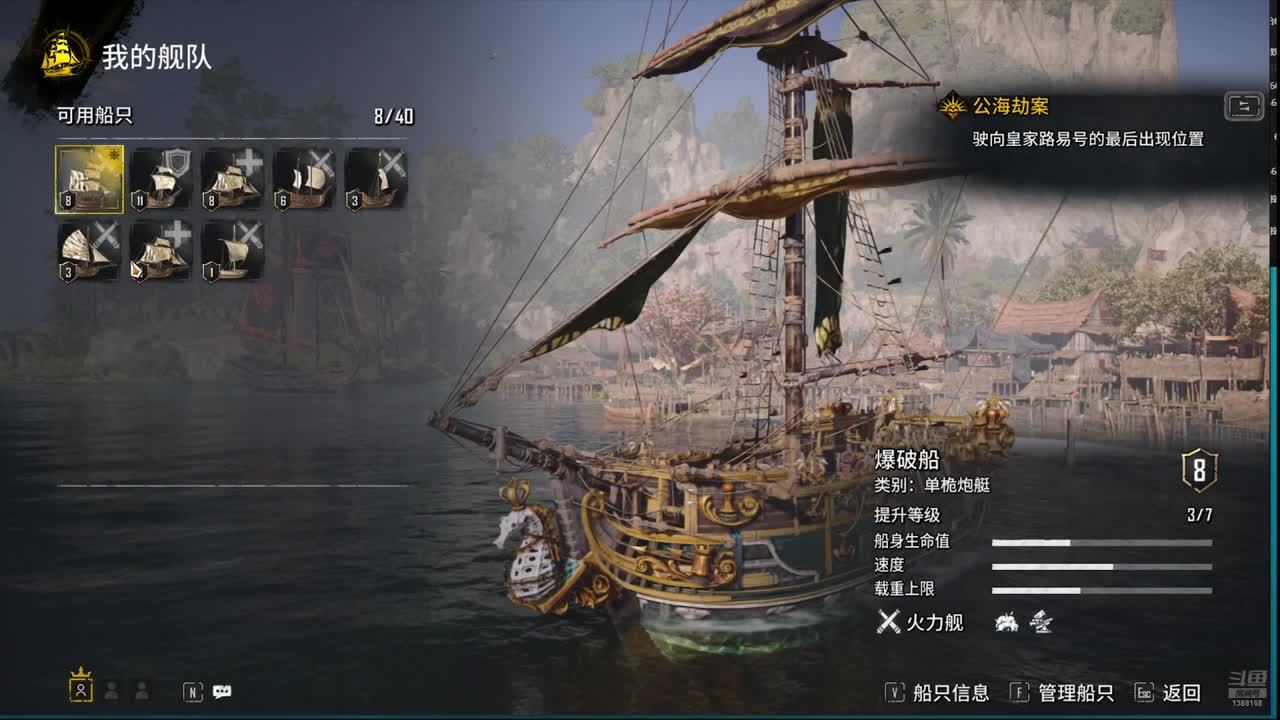Select the level 1 small sailboat
1280x720 pixels.
point(233,251)
